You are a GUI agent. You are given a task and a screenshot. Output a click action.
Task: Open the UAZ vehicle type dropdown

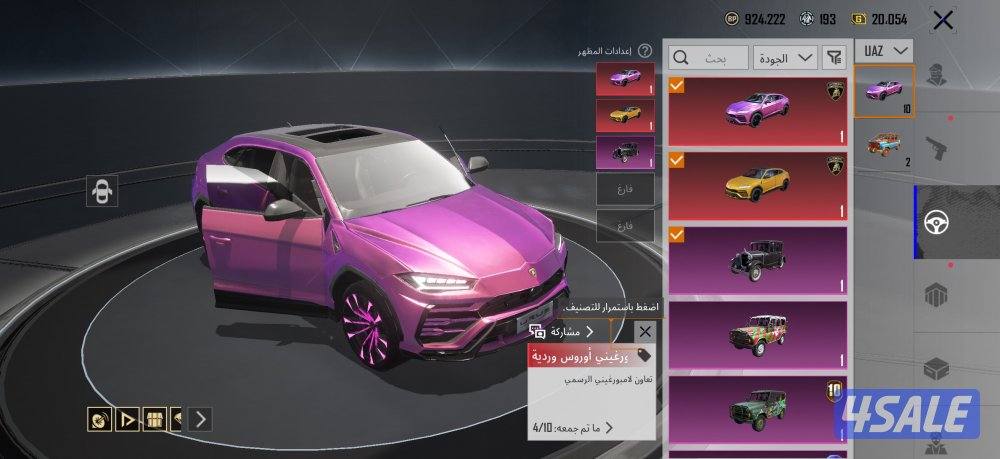point(884,50)
